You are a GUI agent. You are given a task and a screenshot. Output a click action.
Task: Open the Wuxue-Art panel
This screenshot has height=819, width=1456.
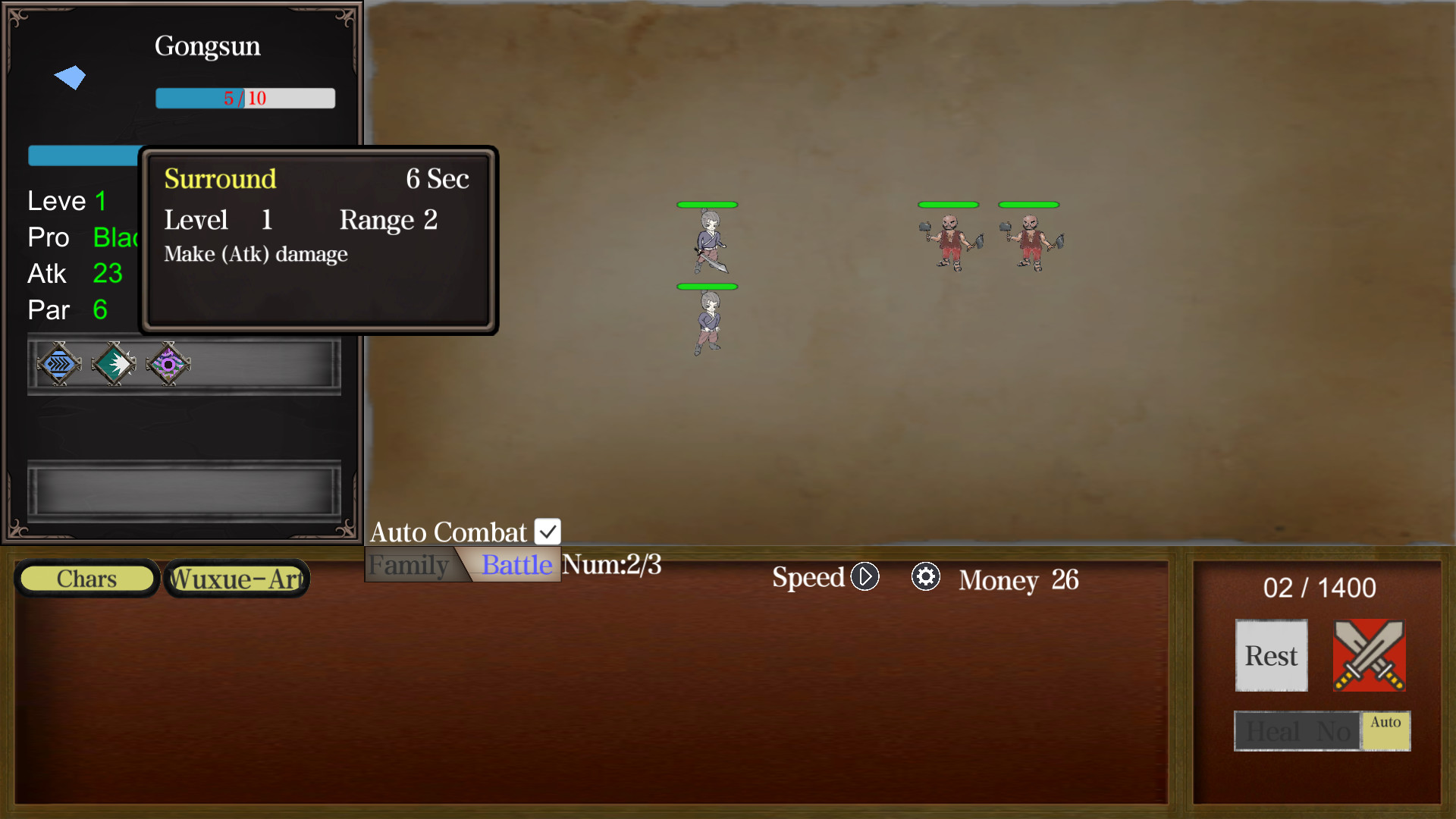(236, 578)
